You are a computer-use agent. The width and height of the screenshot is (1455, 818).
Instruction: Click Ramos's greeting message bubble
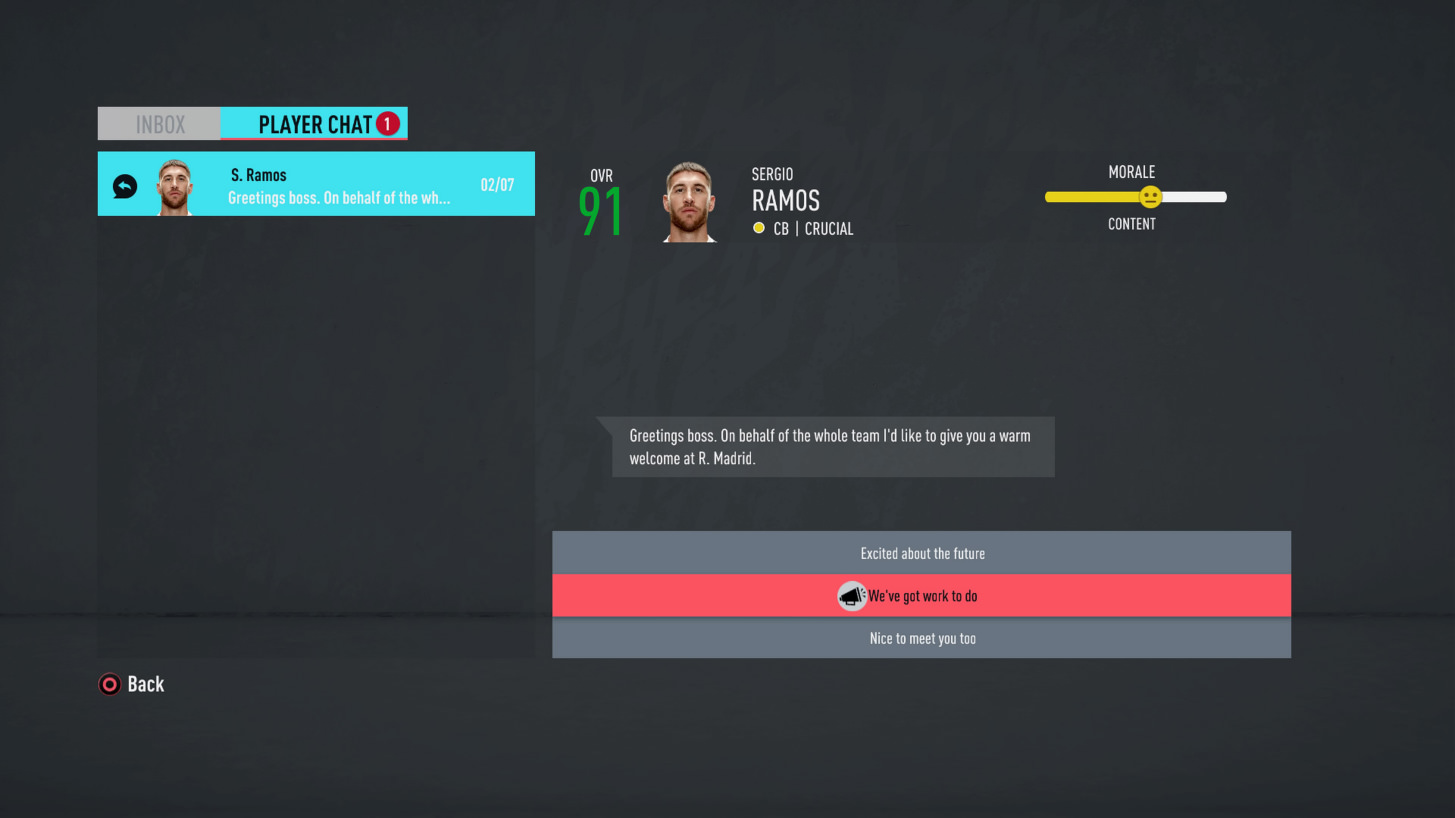tap(830, 446)
